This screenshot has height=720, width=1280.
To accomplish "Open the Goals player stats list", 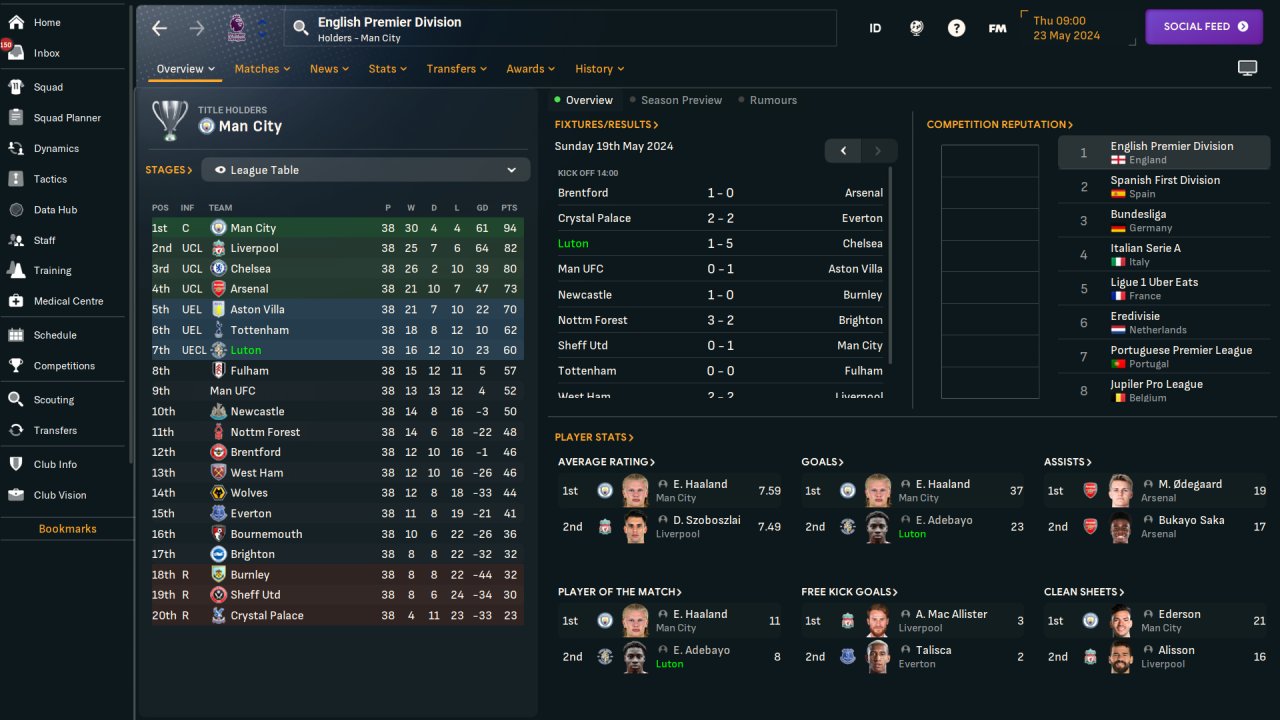I will coord(822,462).
